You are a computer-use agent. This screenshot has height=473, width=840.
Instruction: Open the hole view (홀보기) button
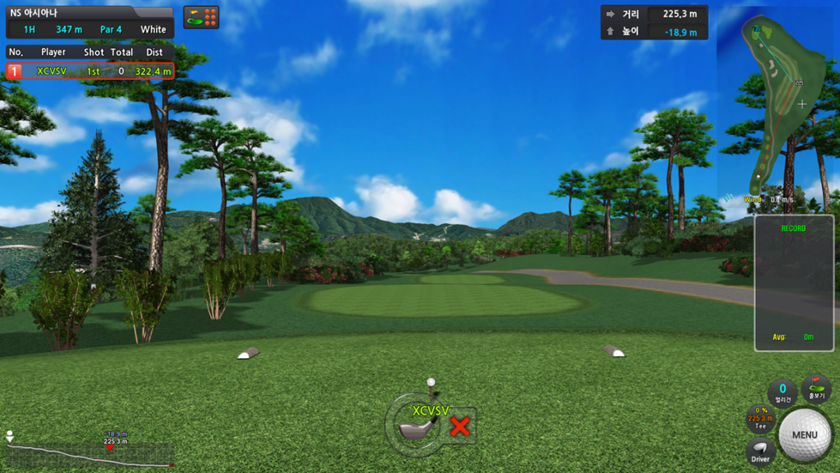pyautogui.click(x=817, y=390)
